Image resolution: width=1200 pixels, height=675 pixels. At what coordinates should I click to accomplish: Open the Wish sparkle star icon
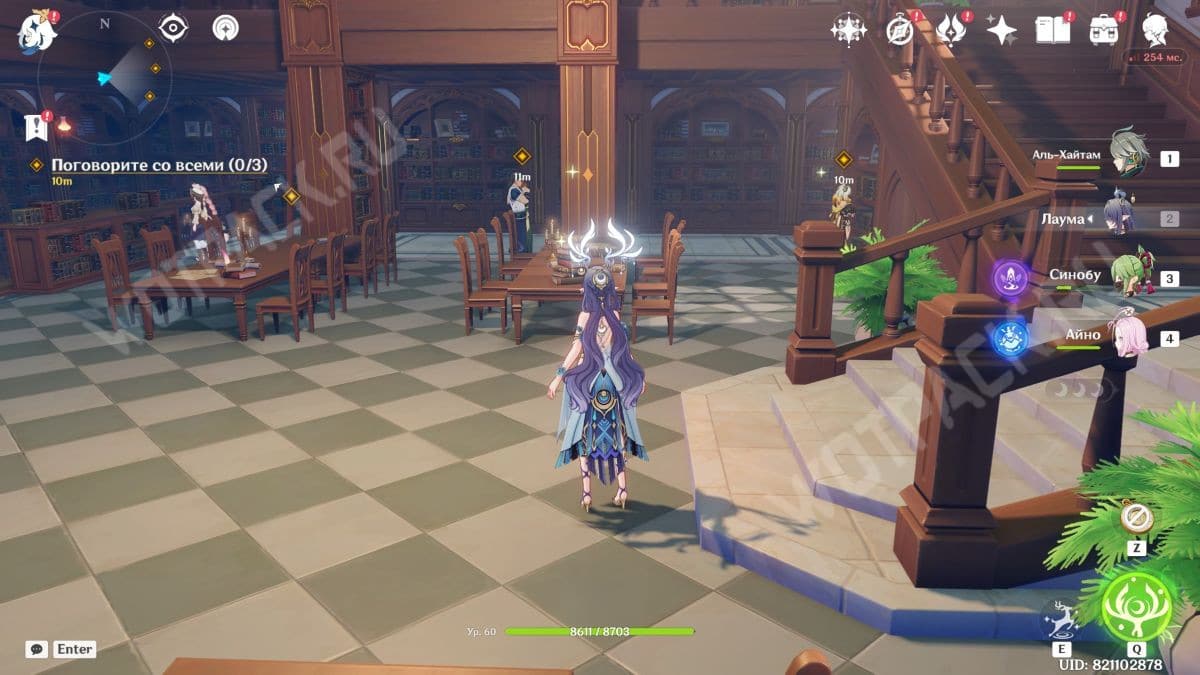pos(1001,31)
